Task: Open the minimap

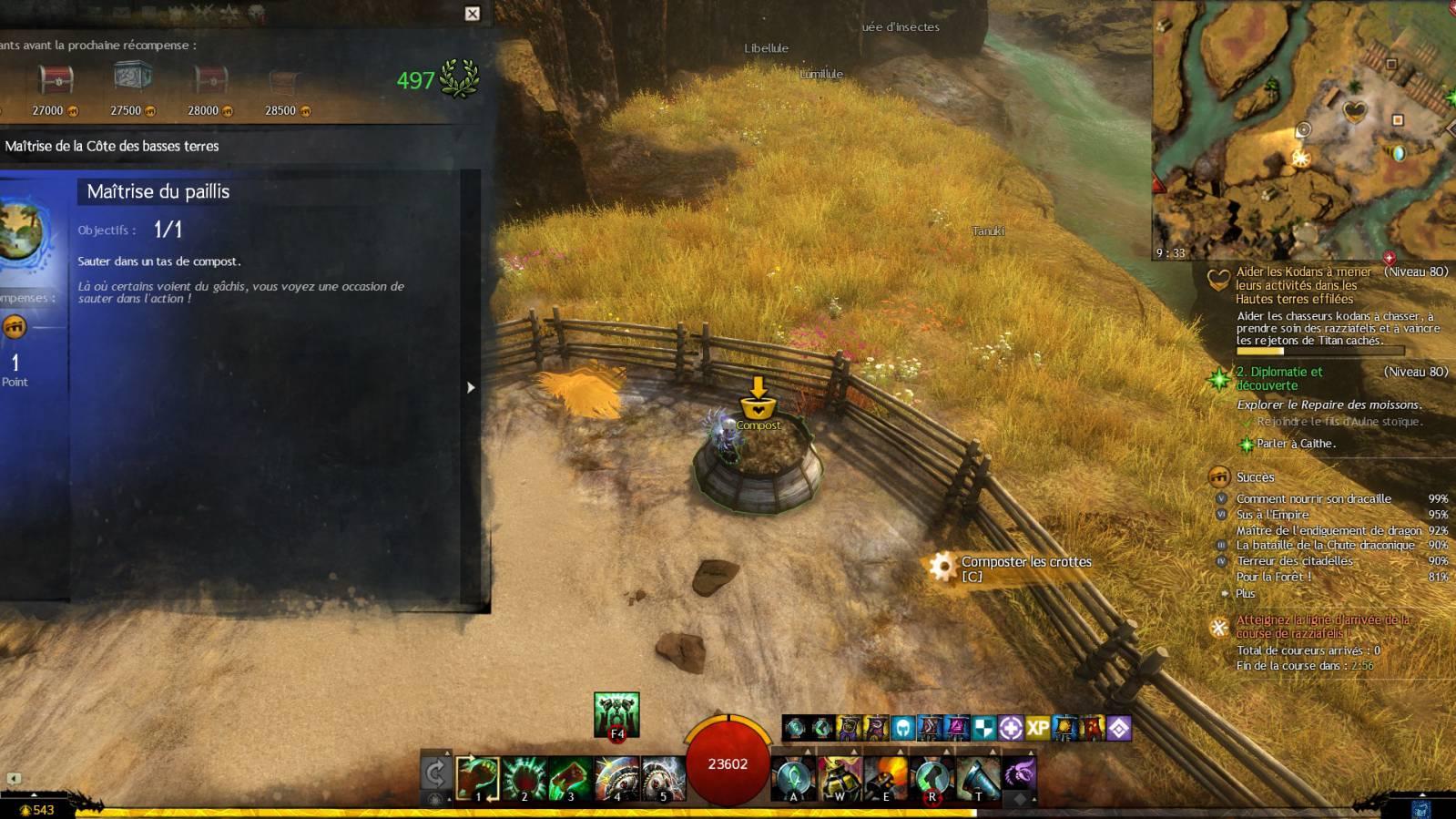Action: [x=1303, y=130]
